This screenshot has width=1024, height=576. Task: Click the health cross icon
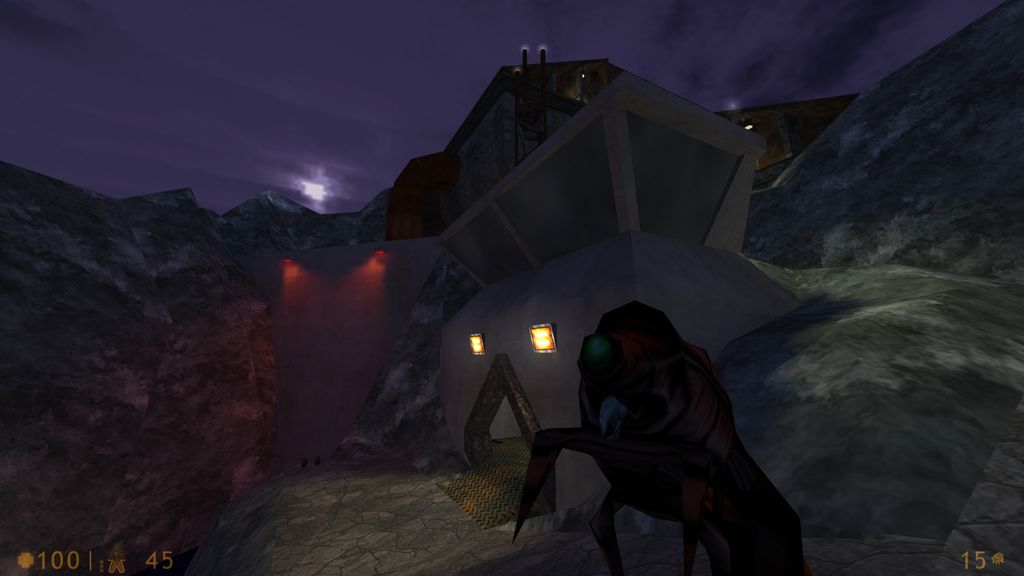click(25, 560)
